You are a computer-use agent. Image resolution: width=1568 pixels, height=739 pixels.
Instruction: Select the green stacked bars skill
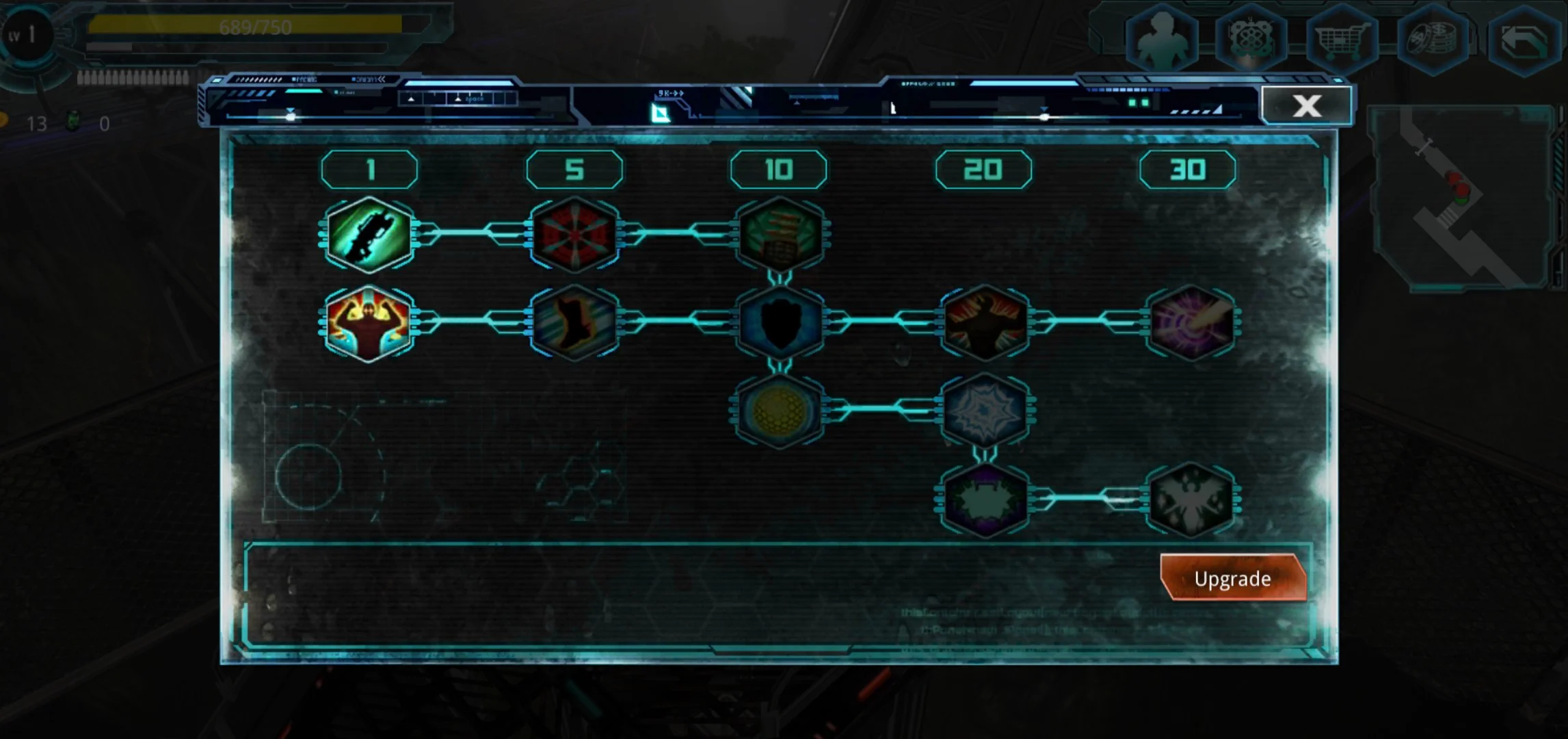coord(780,235)
